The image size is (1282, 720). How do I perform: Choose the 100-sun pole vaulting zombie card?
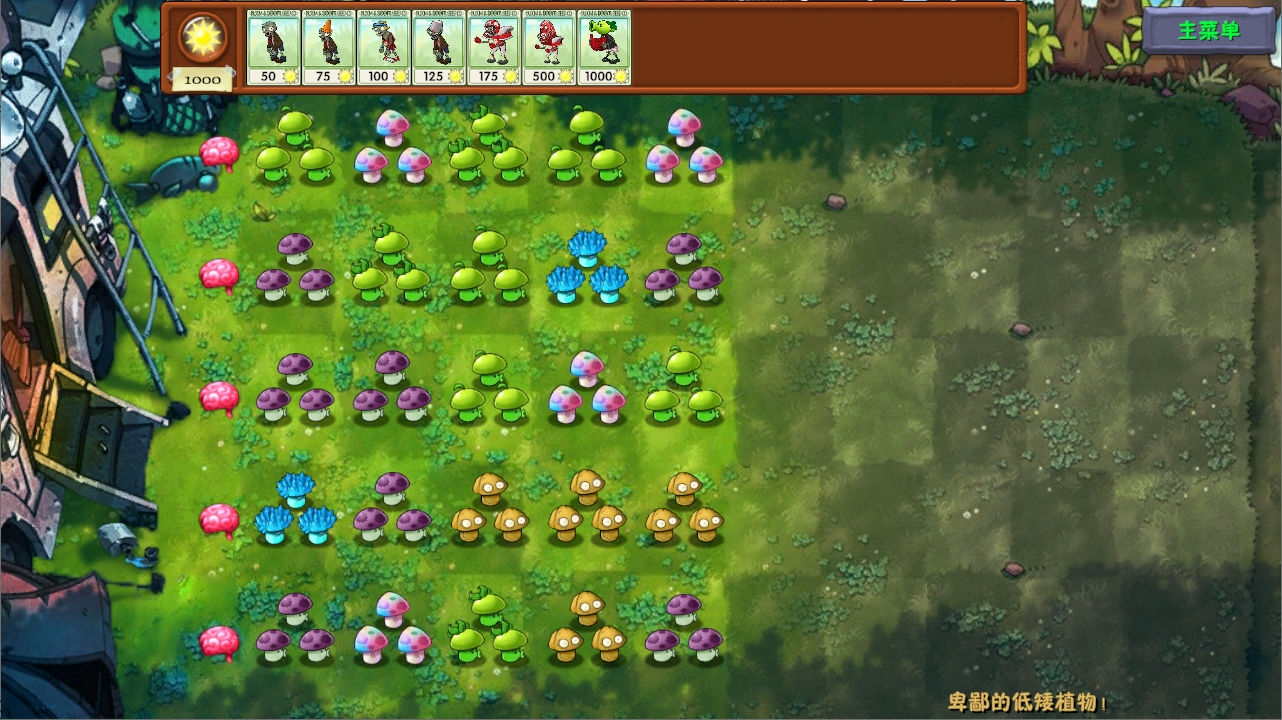[384, 45]
